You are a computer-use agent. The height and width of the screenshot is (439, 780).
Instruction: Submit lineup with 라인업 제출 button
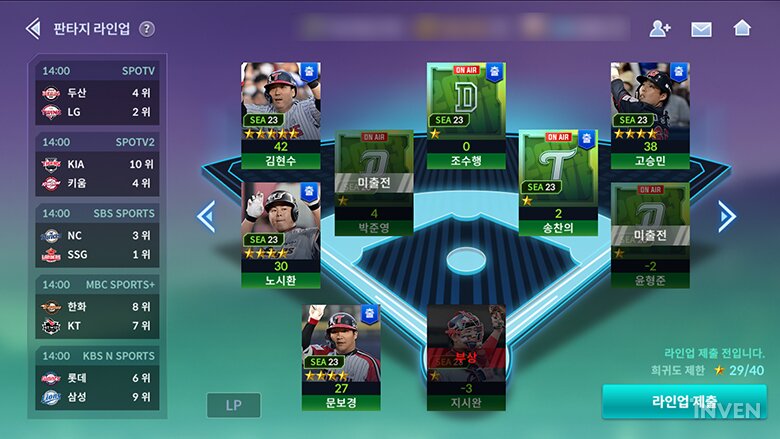[684, 402]
